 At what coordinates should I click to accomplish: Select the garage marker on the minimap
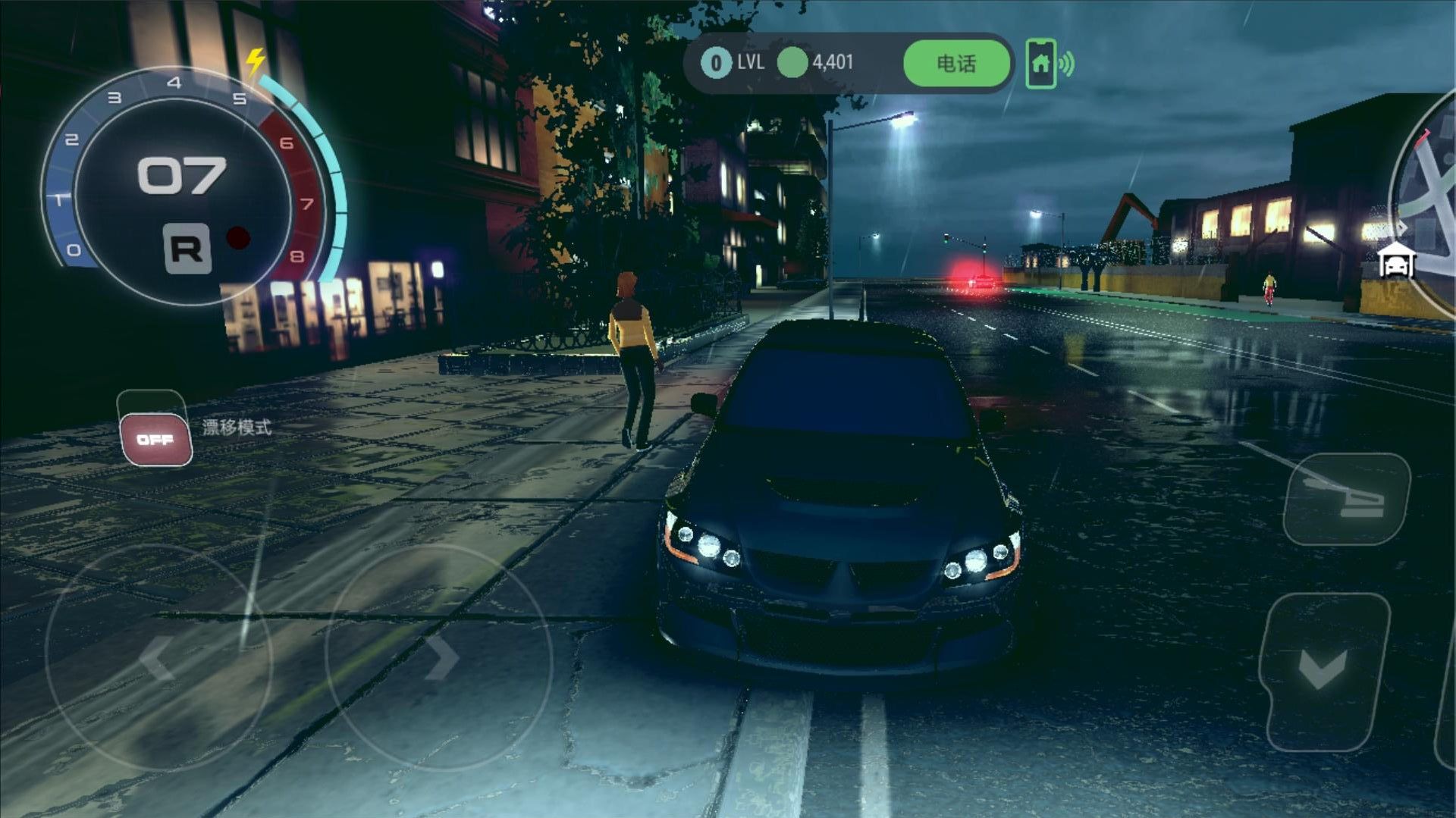coord(1396,262)
